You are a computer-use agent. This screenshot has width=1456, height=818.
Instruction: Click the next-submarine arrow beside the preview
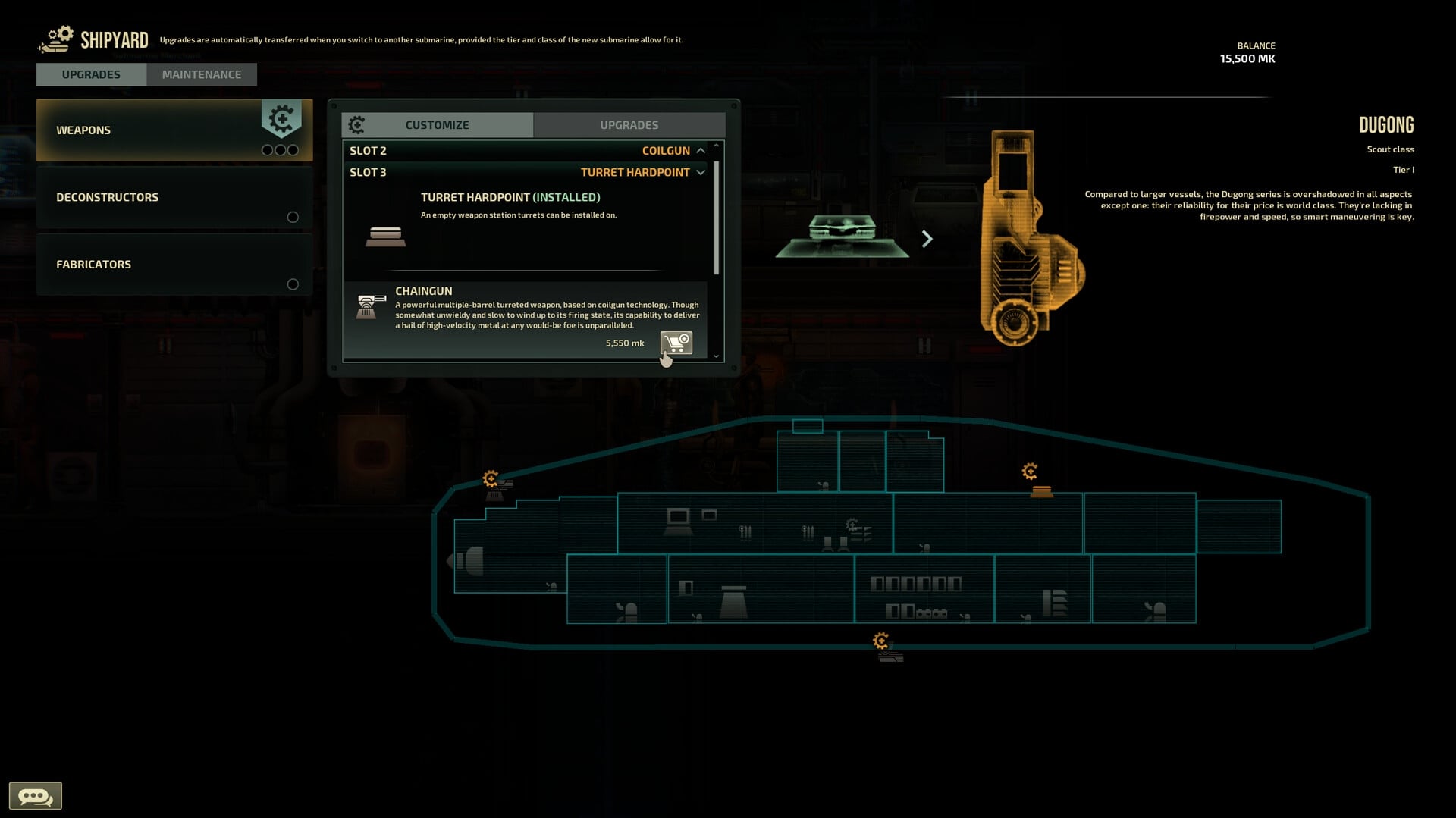coord(927,239)
